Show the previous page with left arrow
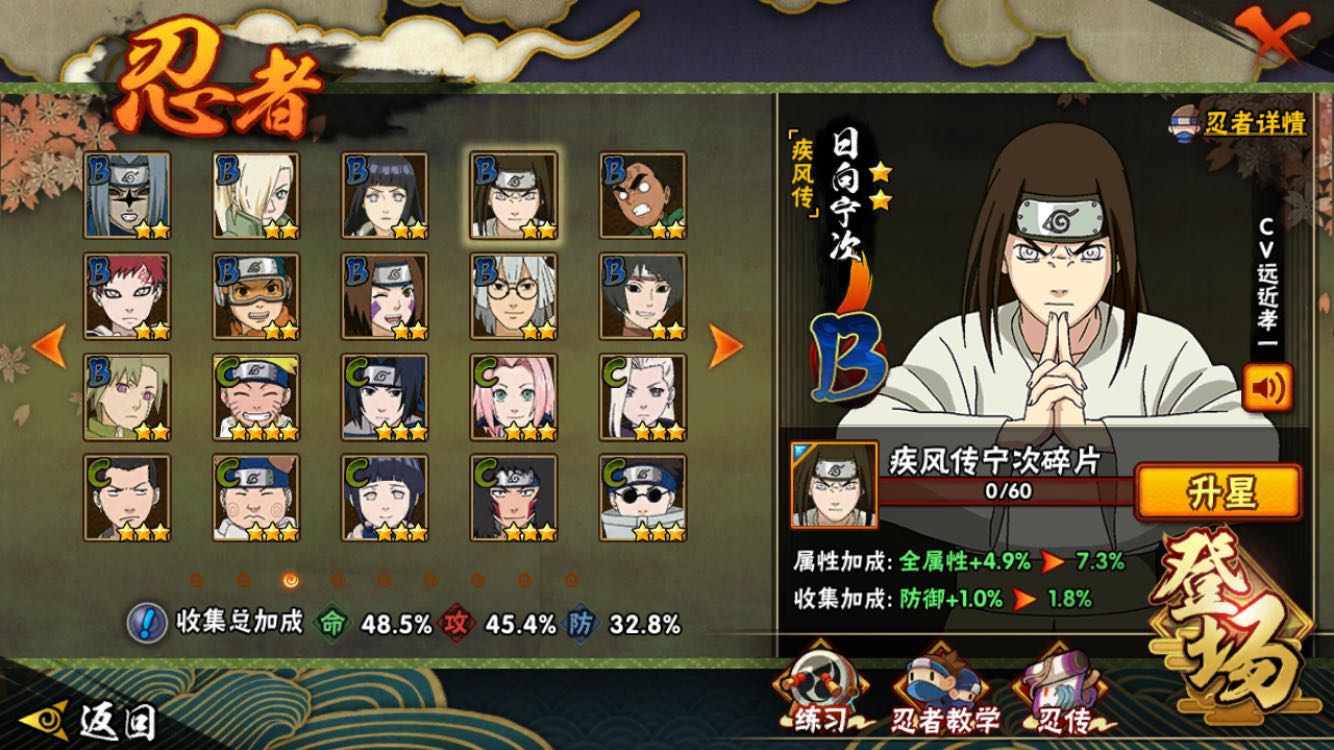 coord(49,345)
